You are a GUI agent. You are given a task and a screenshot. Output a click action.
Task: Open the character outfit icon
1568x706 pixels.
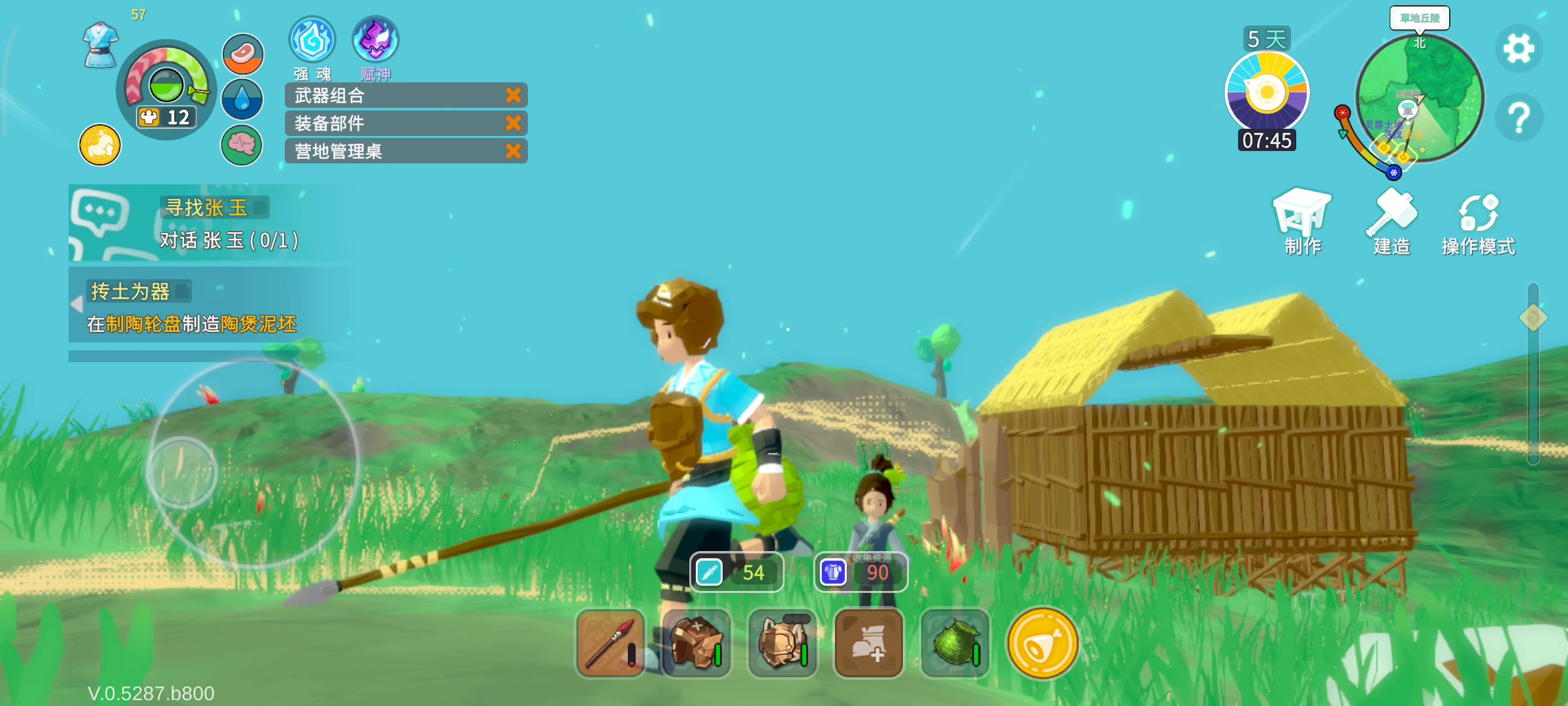pyautogui.click(x=101, y=44)
